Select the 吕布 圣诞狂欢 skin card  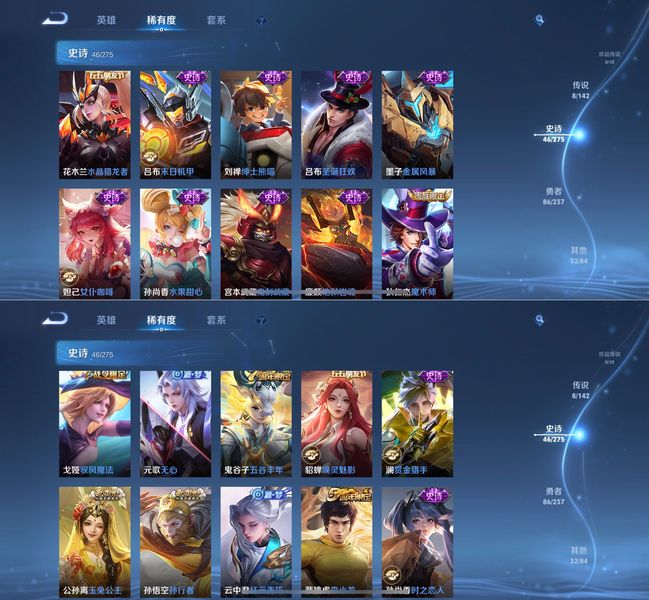[x=336, y=123]
